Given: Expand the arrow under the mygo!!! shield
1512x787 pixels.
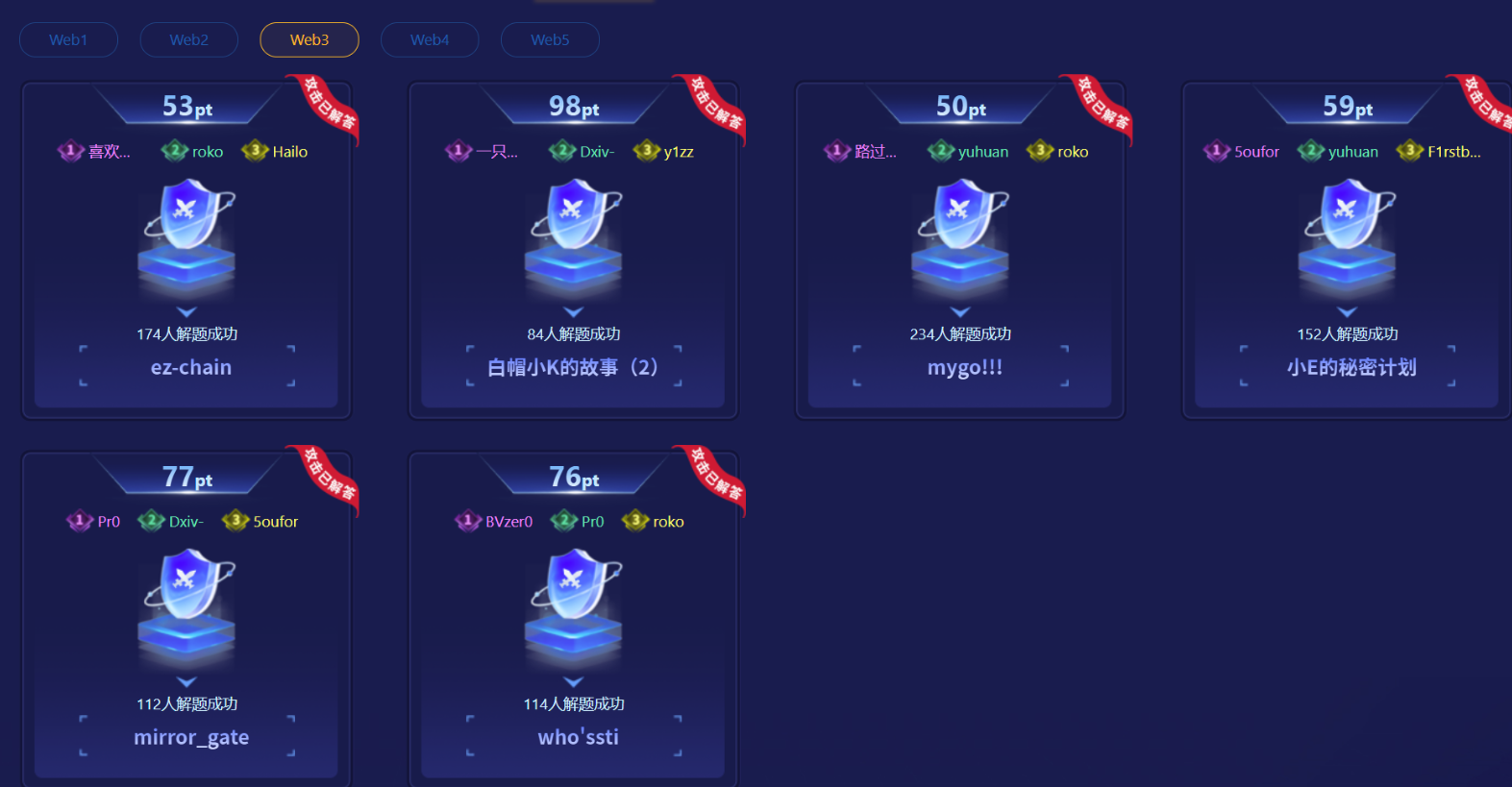Looking at the screenshot, I should (x=960, y=311).
